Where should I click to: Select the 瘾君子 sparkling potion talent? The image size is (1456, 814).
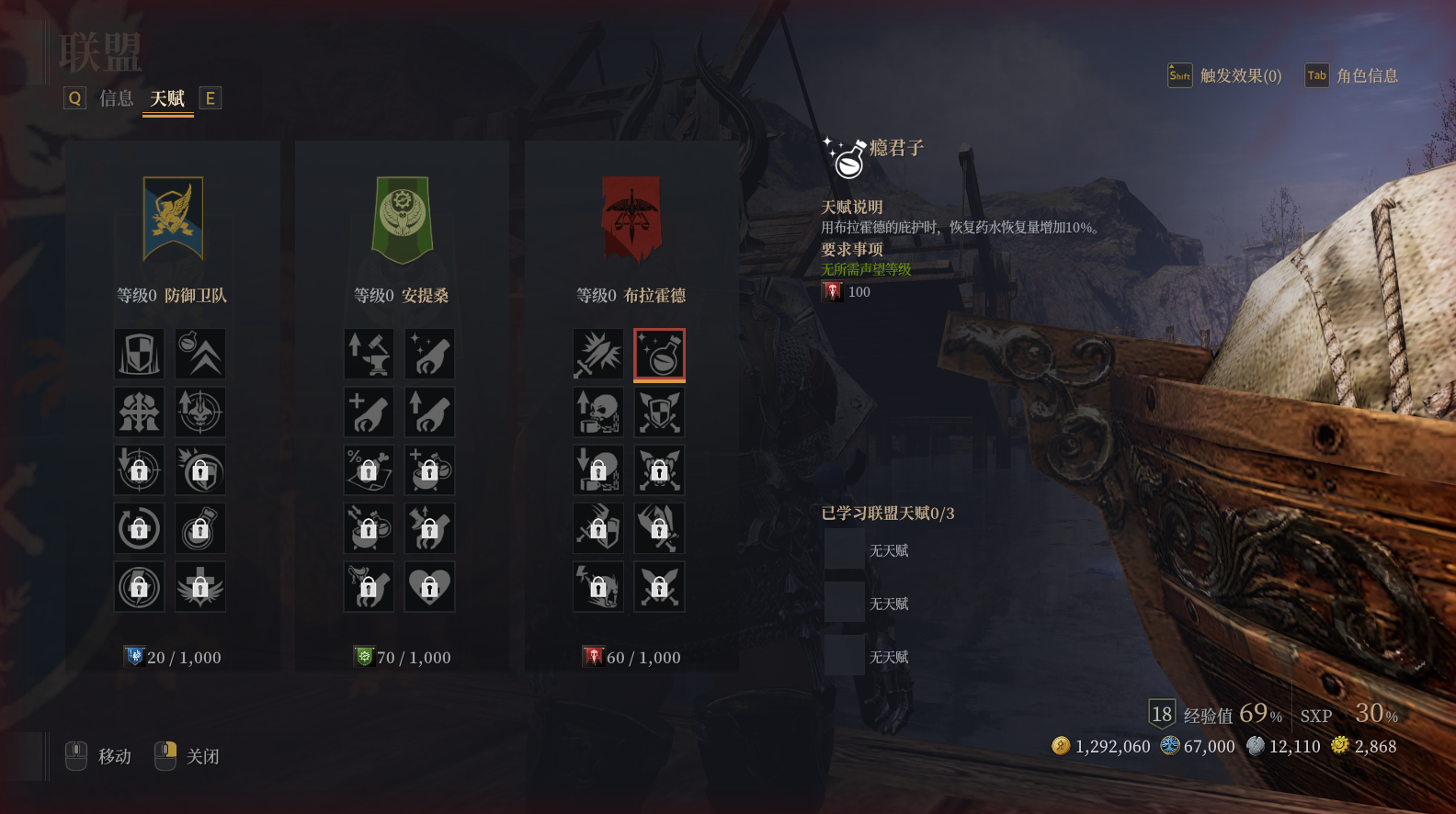pyautogui.click(x=659, y=354)
